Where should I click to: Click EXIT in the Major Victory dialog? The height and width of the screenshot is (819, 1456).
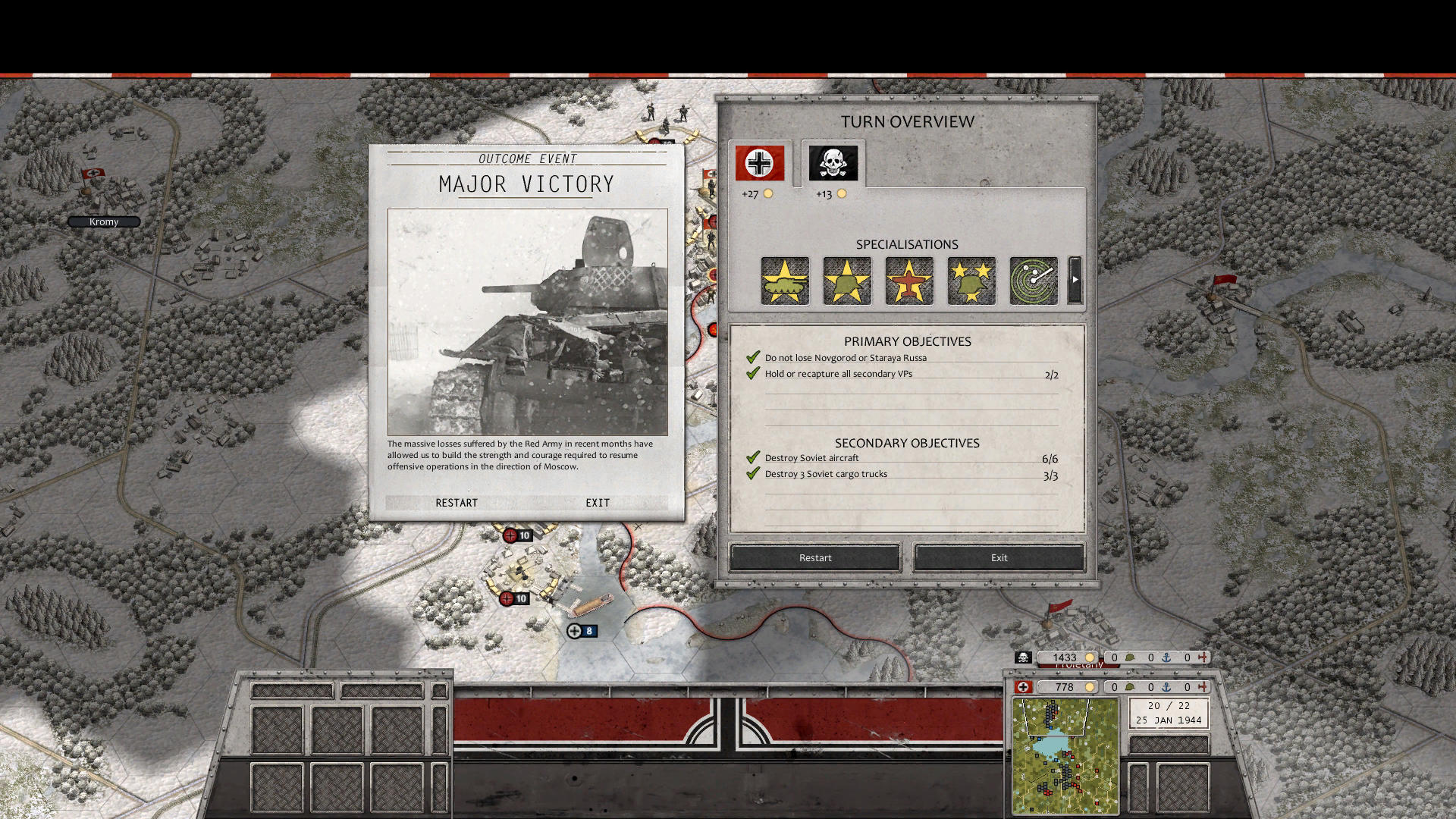tap(597, 503)
